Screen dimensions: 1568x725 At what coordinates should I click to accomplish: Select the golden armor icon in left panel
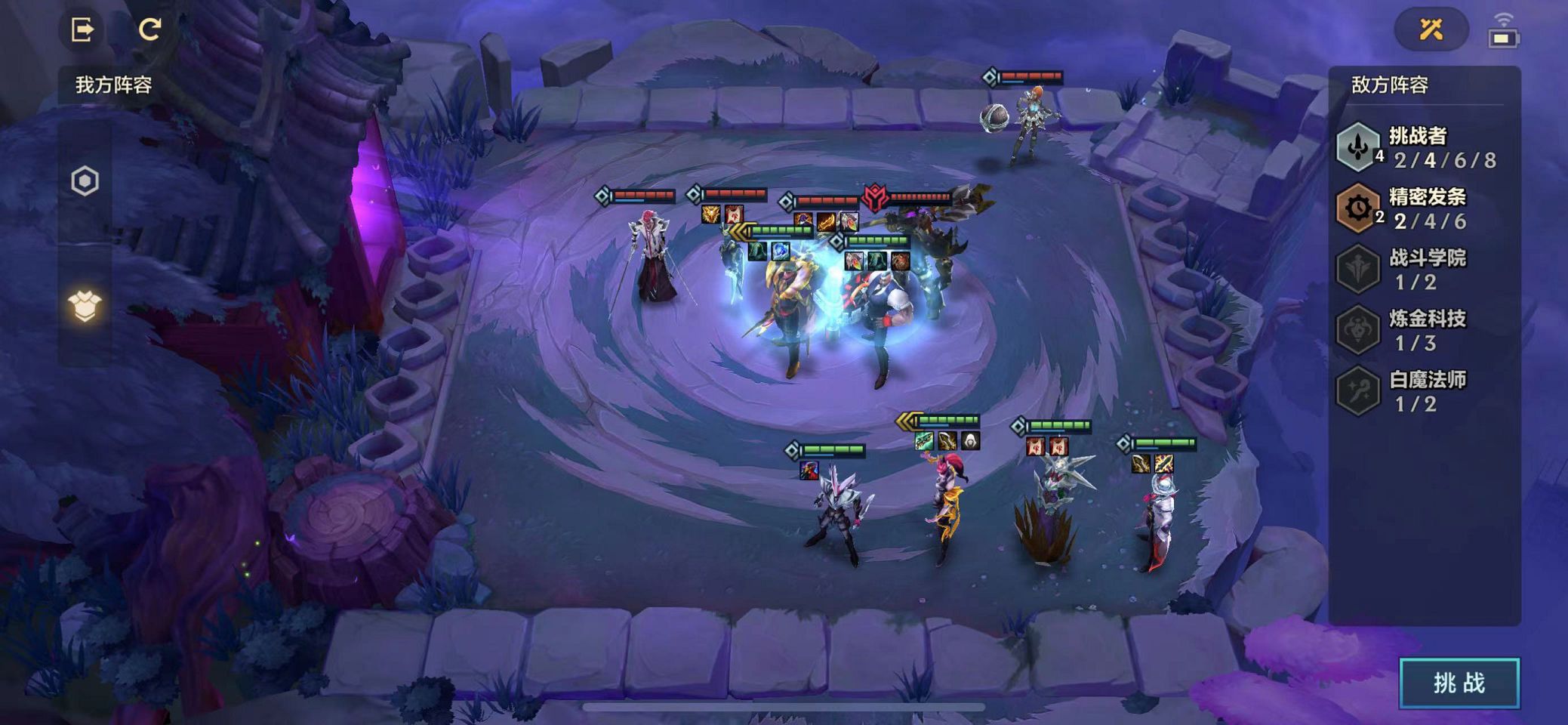point(85,305)
